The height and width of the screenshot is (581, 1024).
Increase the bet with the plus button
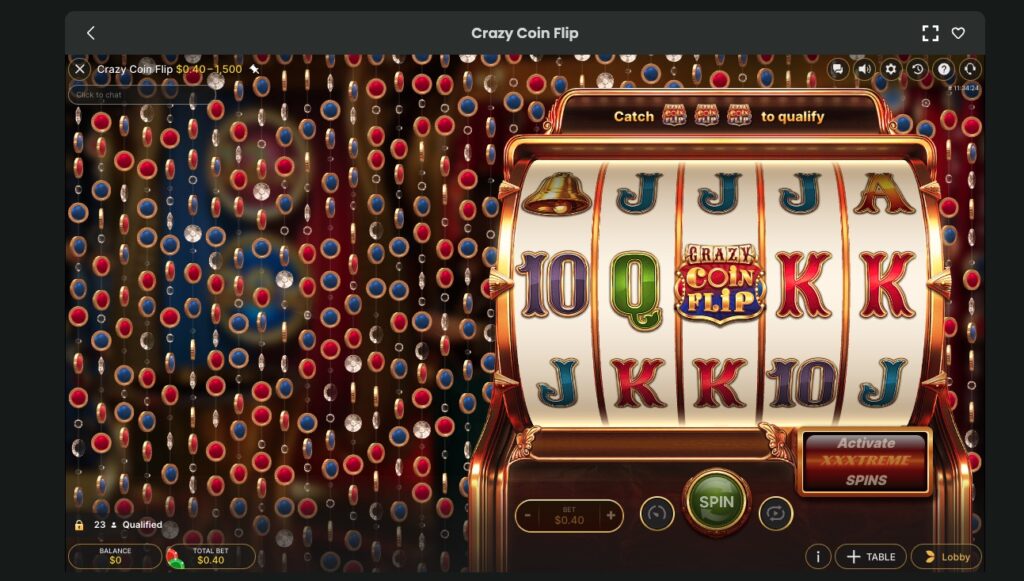tap(610, 516)
